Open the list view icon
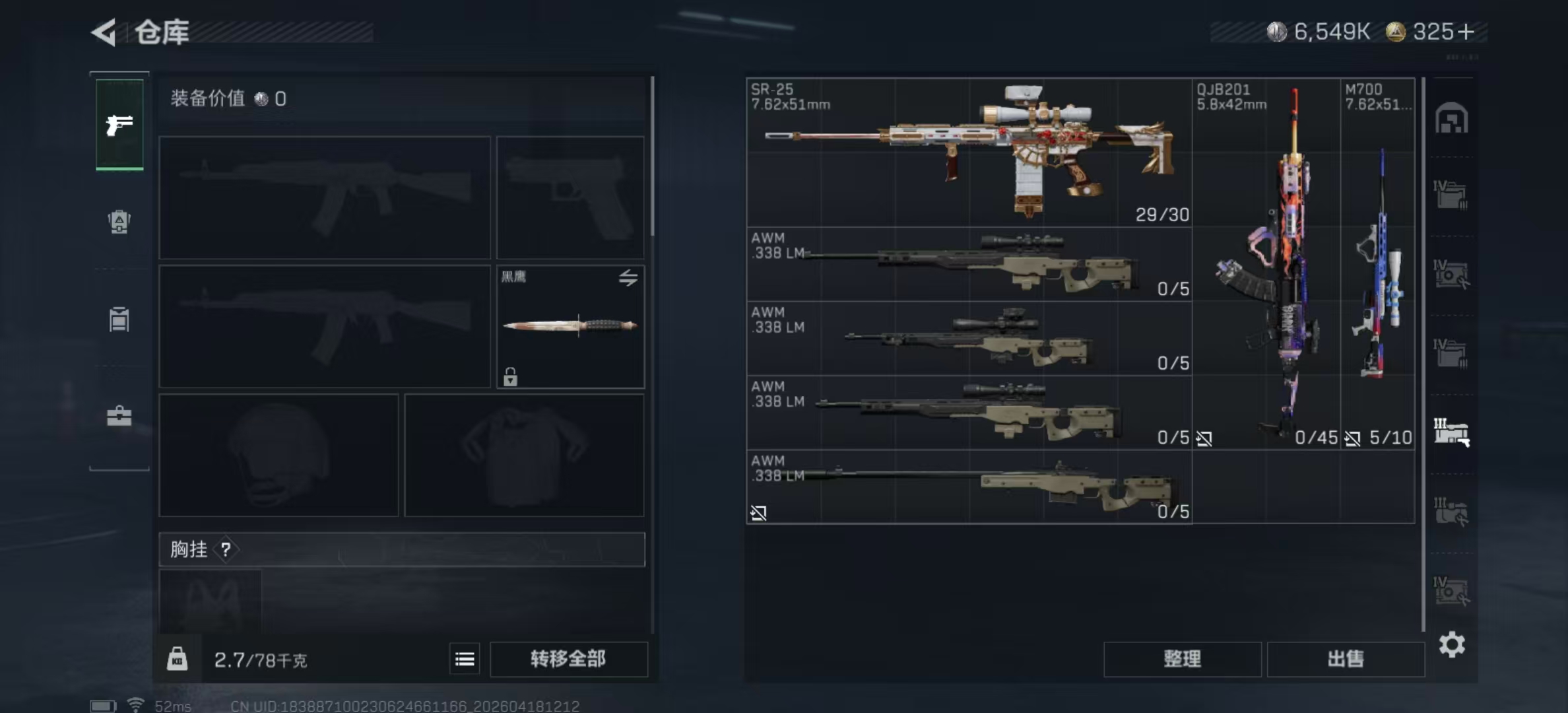This screenshot has height=713, width=1568. click(x=465, y=659)
